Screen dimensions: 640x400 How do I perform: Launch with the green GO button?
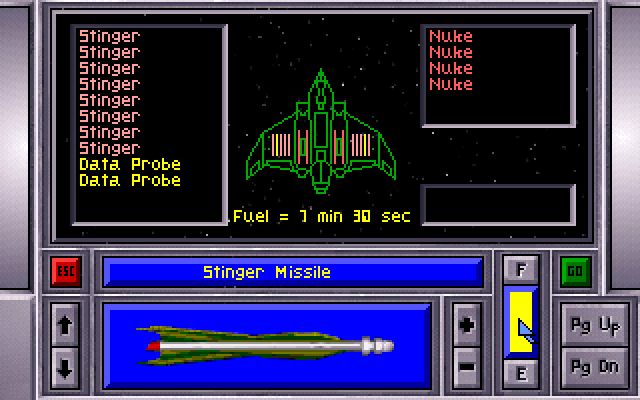(x=574, y=271)
